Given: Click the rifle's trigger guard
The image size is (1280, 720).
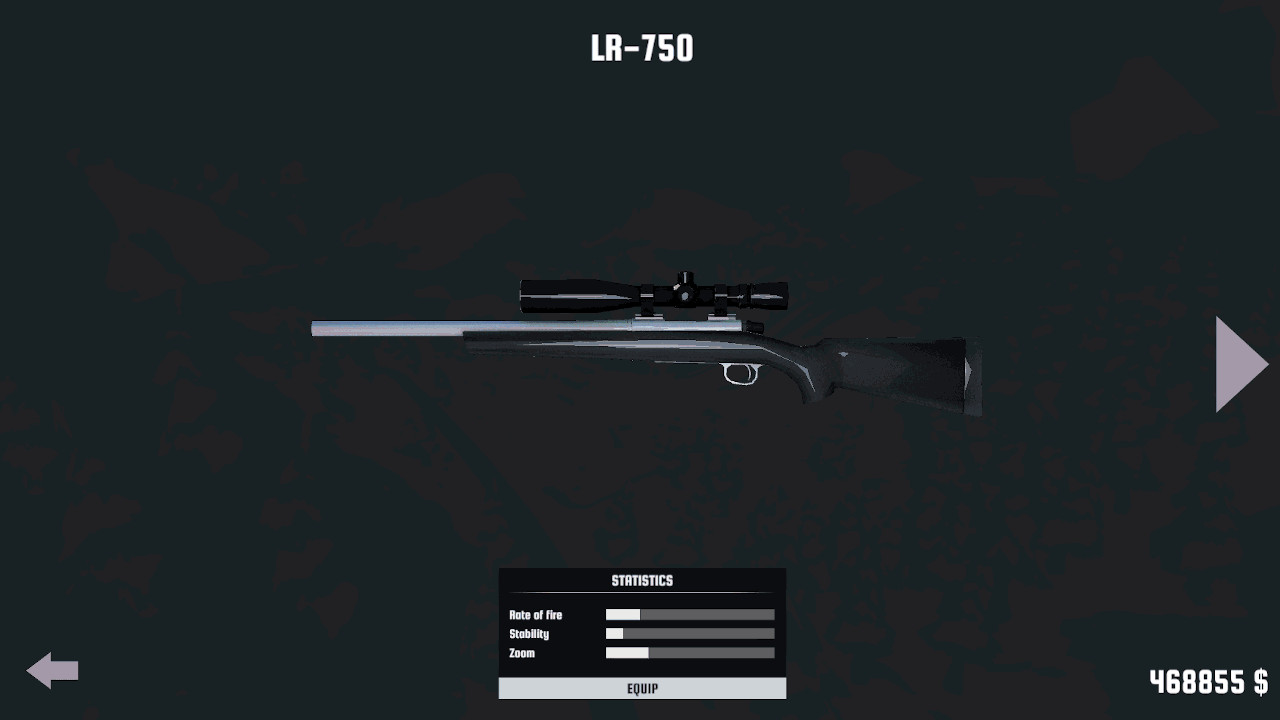Looking at the screenshot, I should point(737,375).
